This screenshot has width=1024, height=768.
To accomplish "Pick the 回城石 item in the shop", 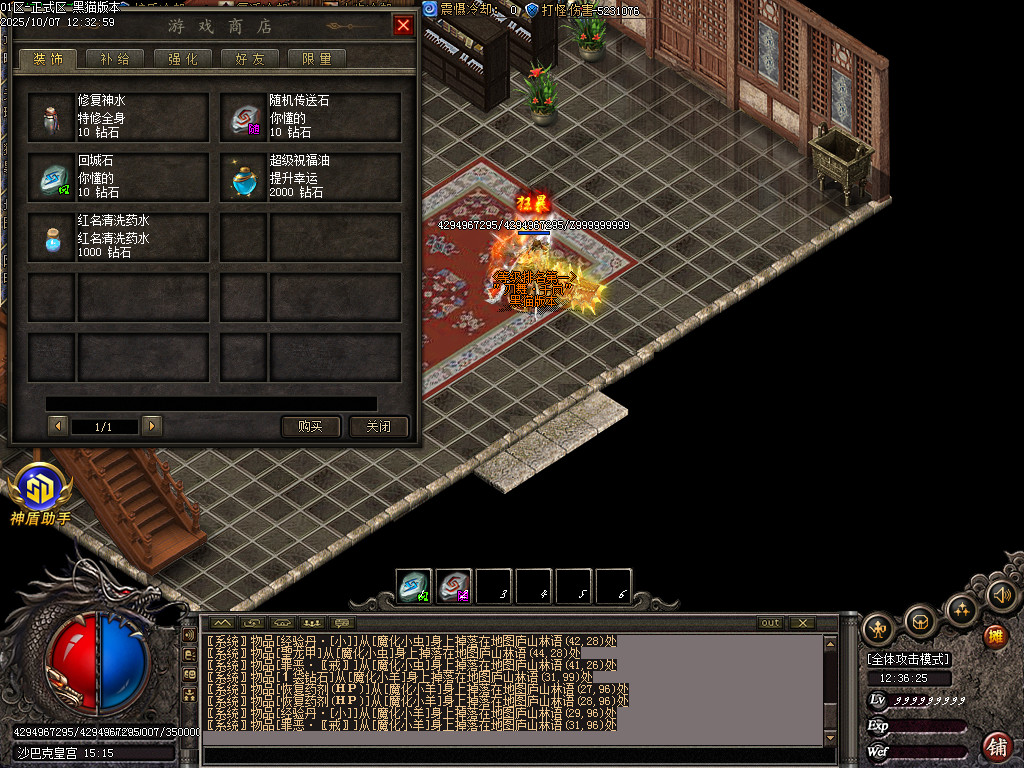I will click(x=119, y=177).
